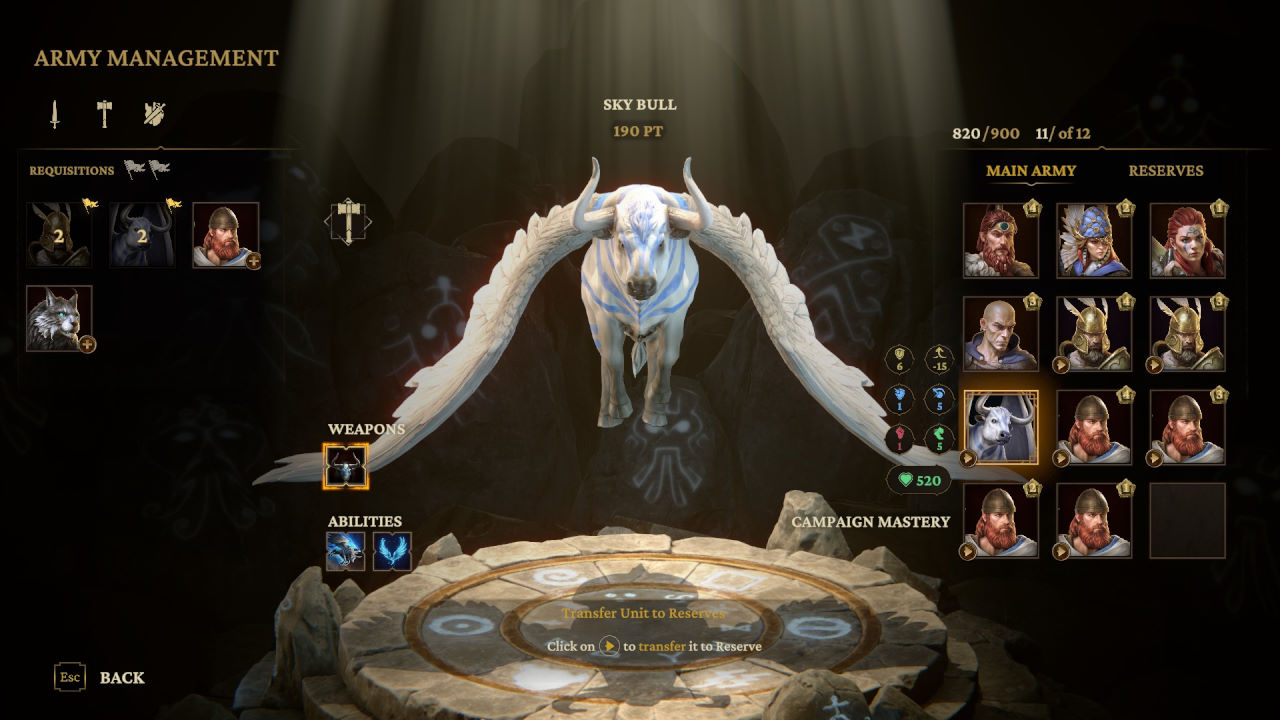Select the blue feathered headdress woman portrait

(x=1093, y=240)
